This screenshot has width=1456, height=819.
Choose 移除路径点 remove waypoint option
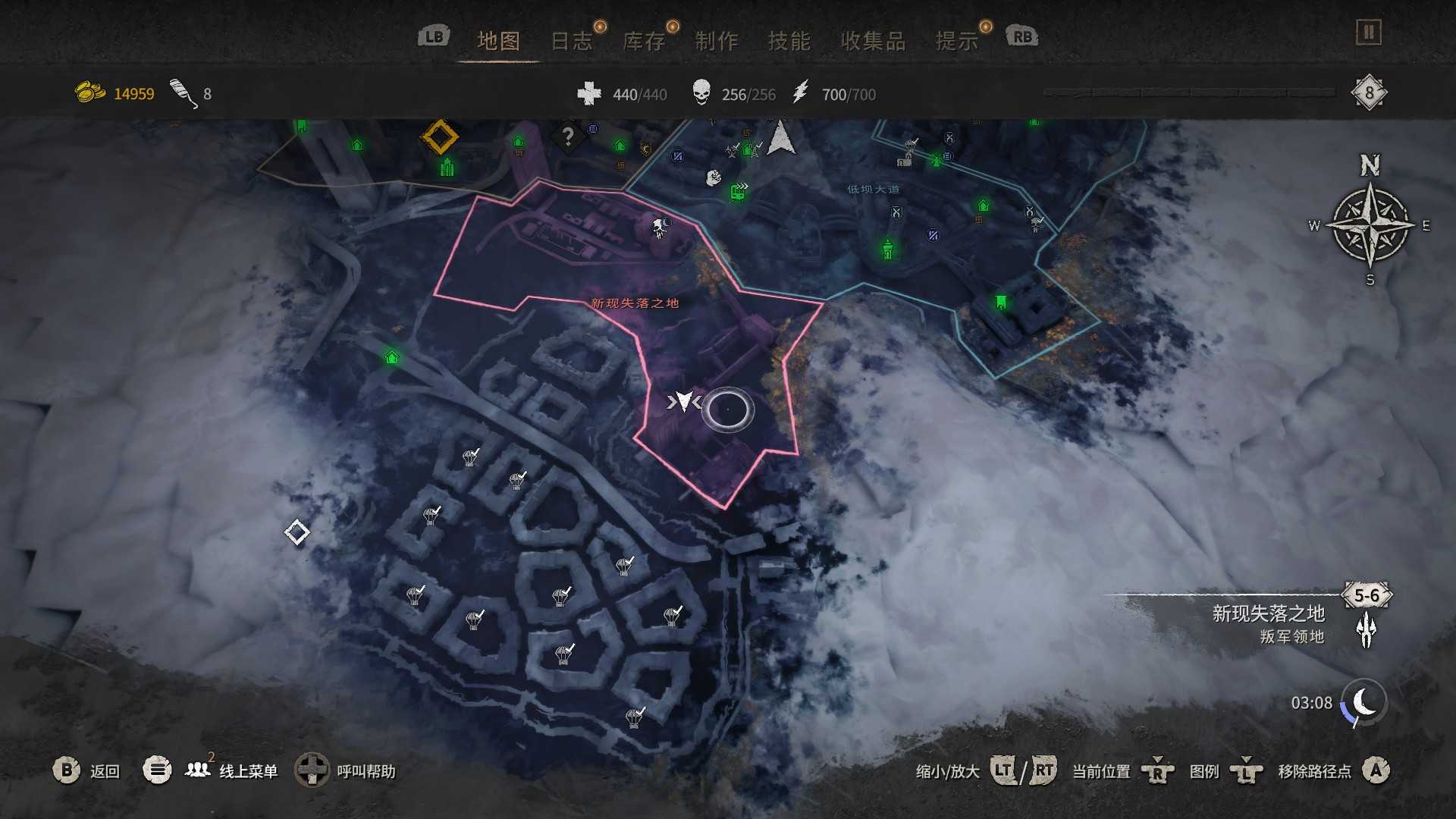1314,771
